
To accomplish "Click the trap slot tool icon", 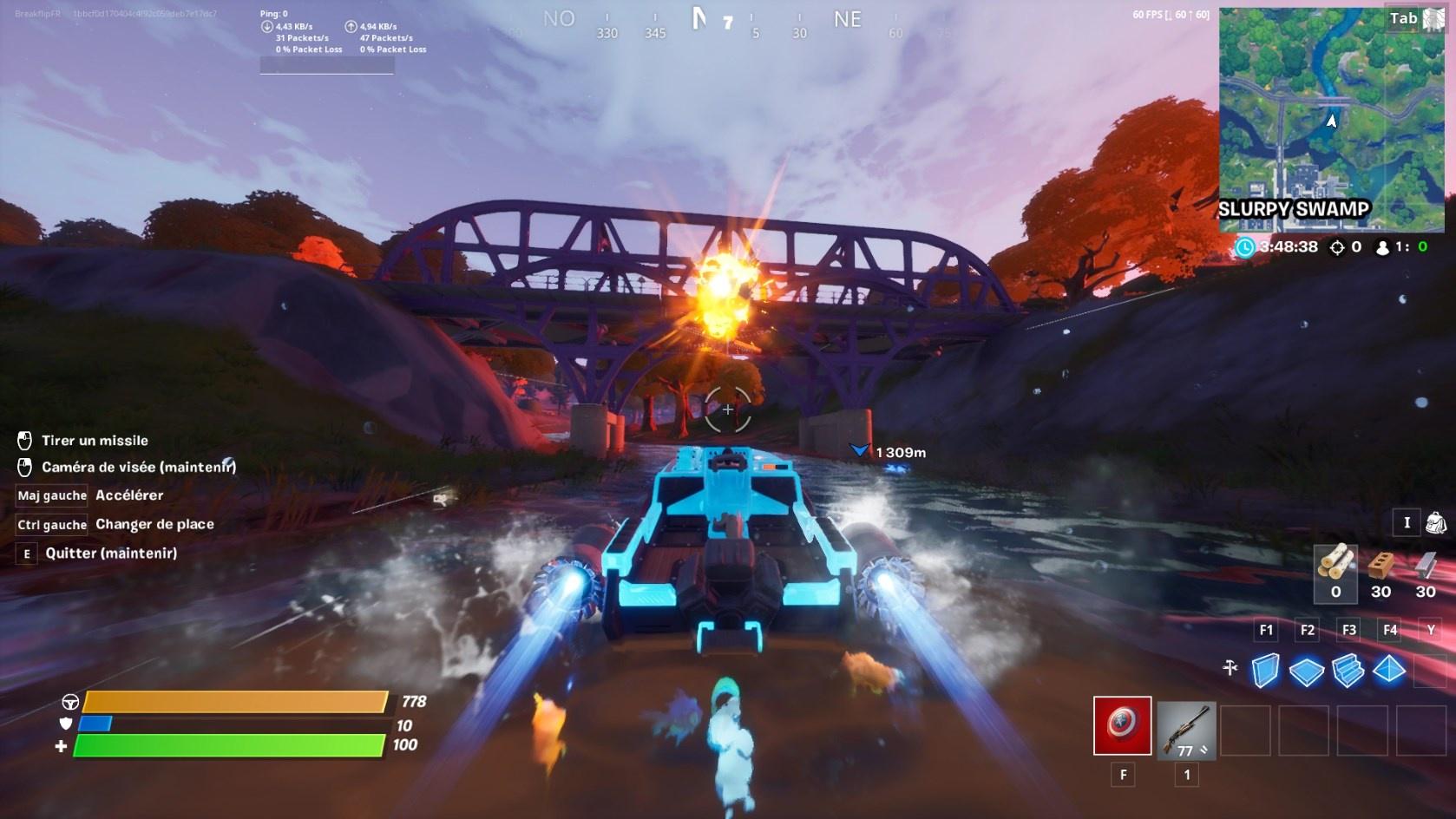I will pyautogui.click(x=1229, y=668).
